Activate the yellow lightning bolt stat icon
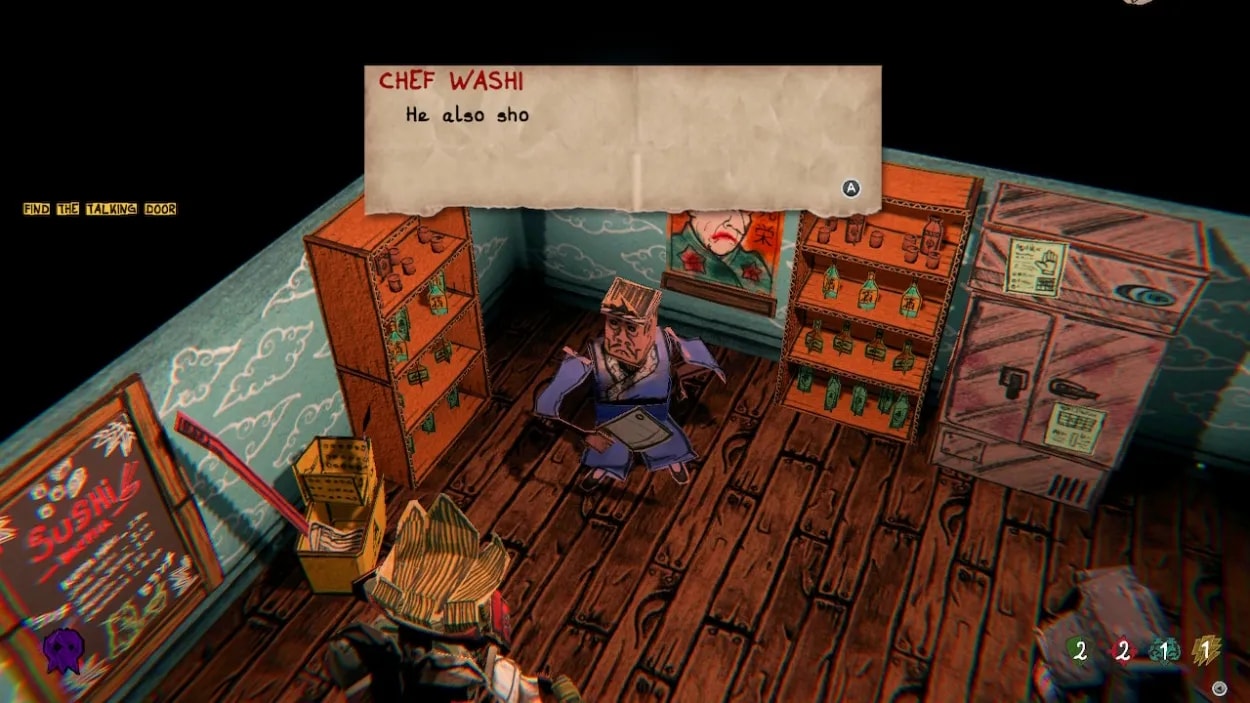 pyautogui.click(x=1206, y=651)
